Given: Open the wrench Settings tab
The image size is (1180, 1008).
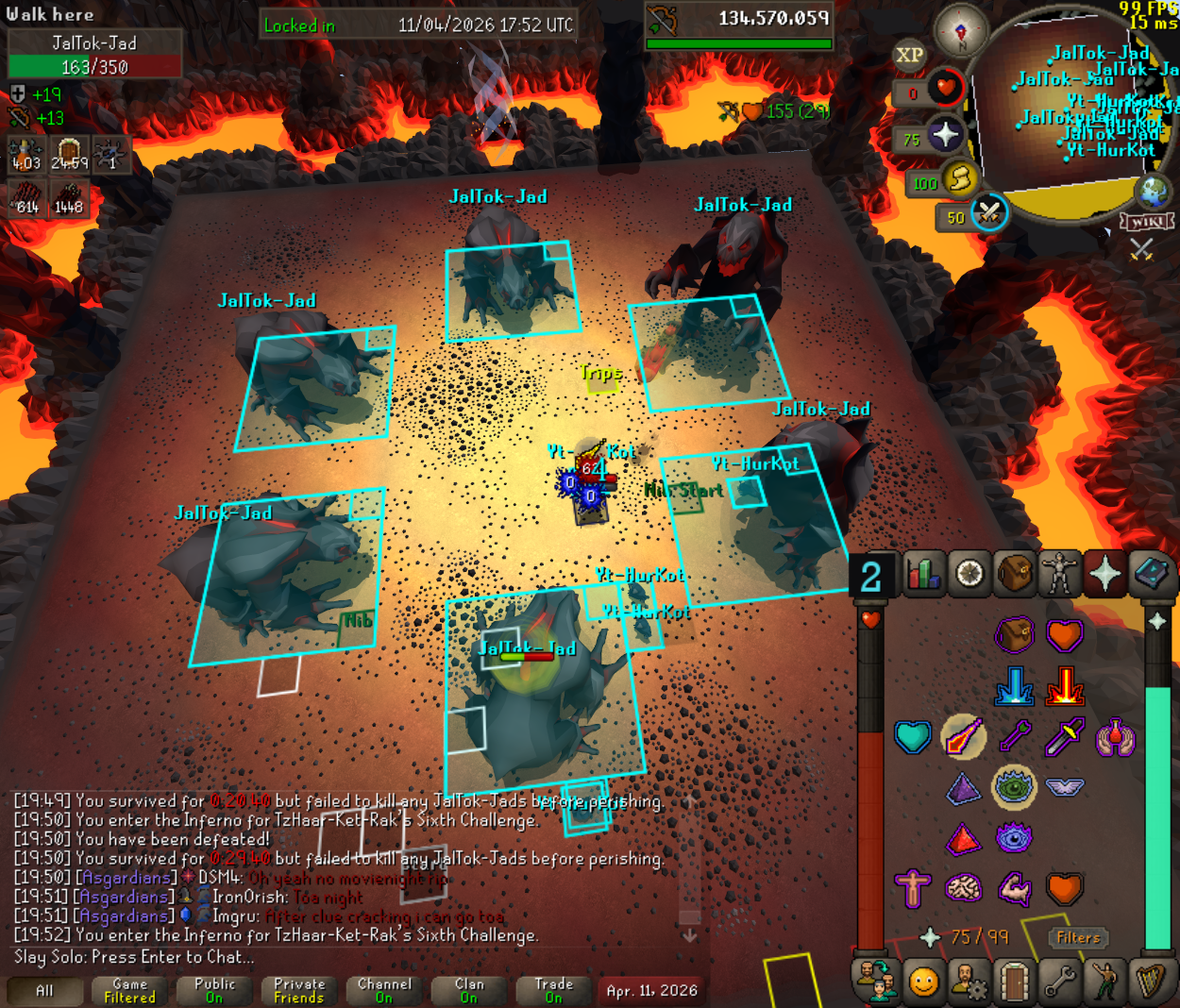Looking at the screenshot, I should click(1060, 983).
